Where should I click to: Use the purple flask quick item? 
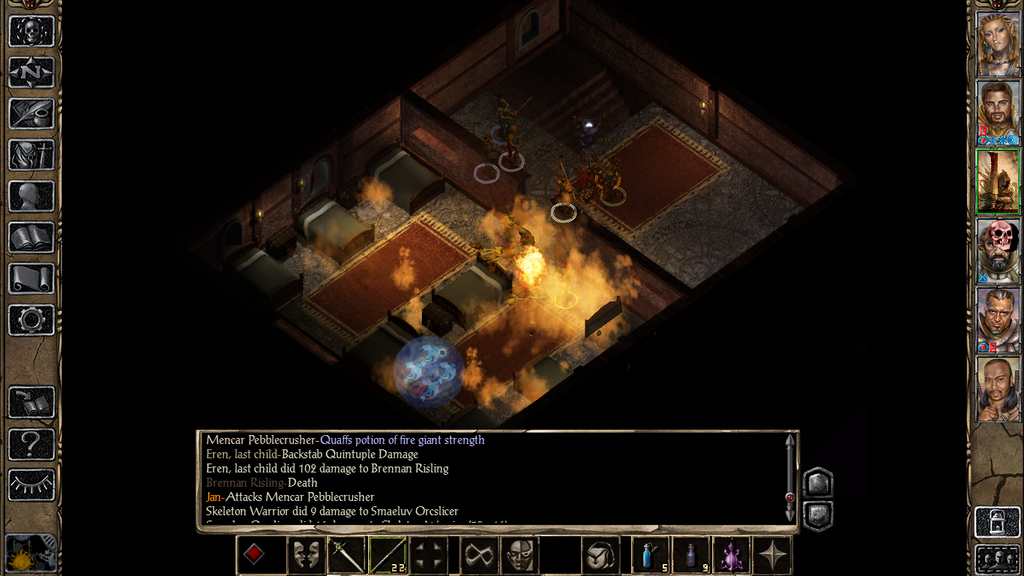(732, 555)
